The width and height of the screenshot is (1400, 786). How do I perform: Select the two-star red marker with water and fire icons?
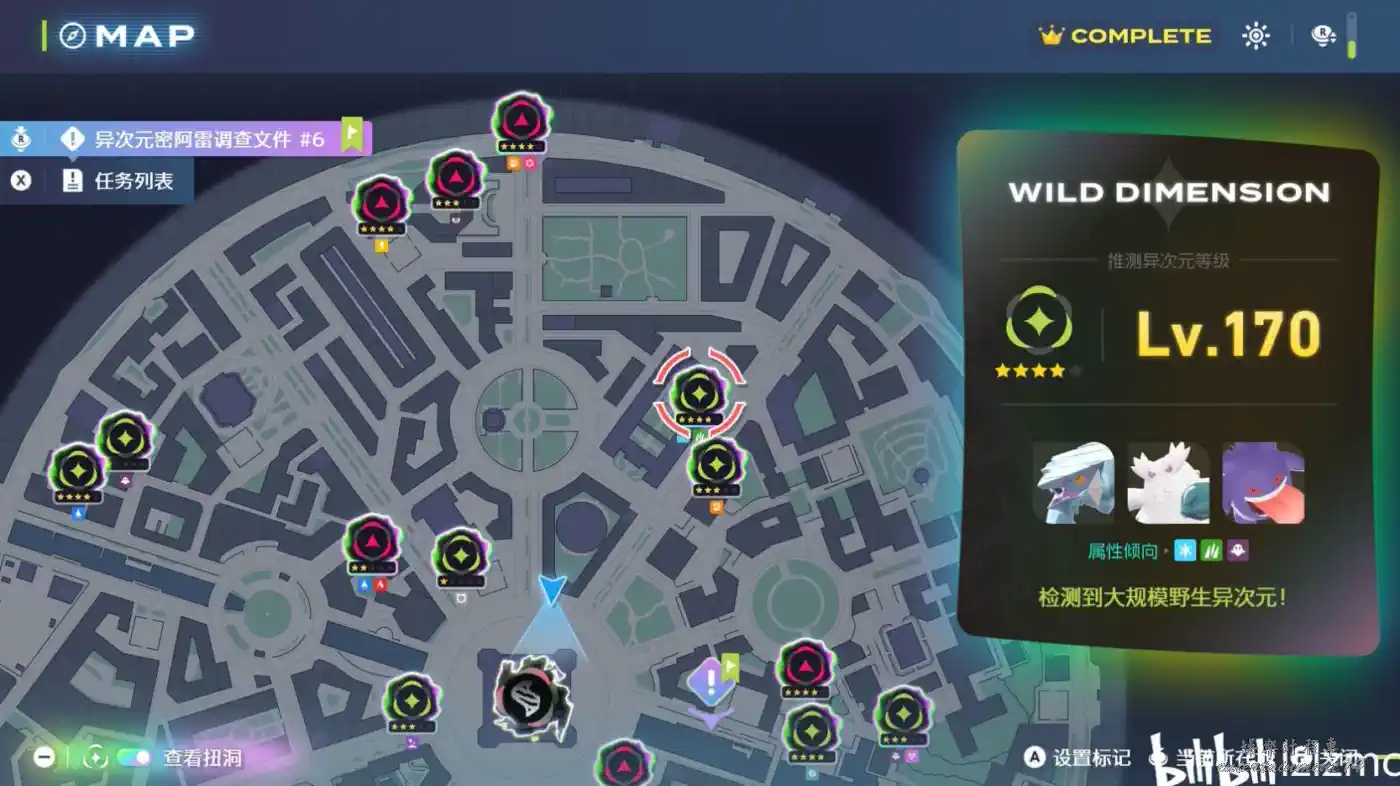[x=371, y=543]
